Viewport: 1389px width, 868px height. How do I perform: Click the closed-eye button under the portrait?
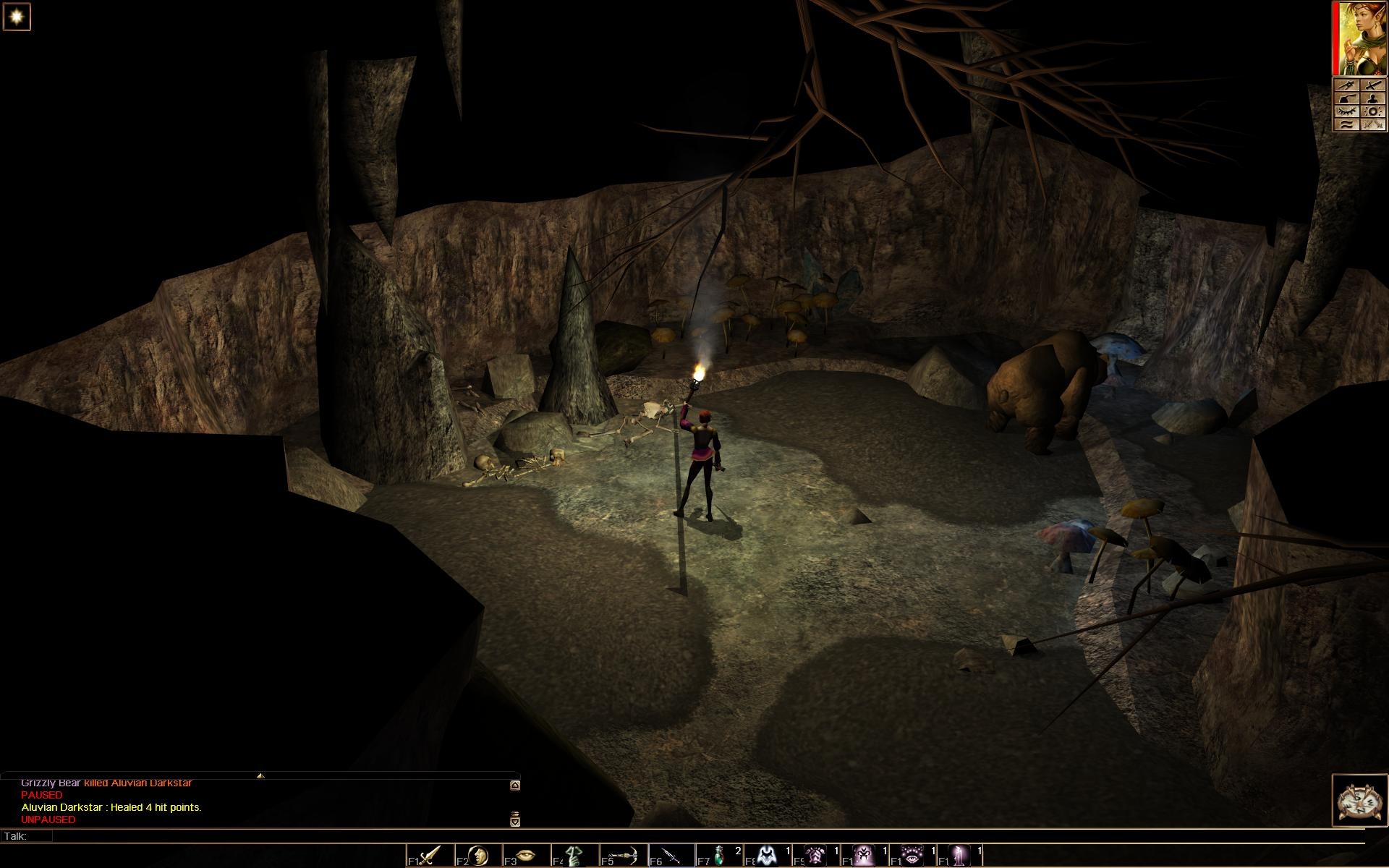(1347, 111)
